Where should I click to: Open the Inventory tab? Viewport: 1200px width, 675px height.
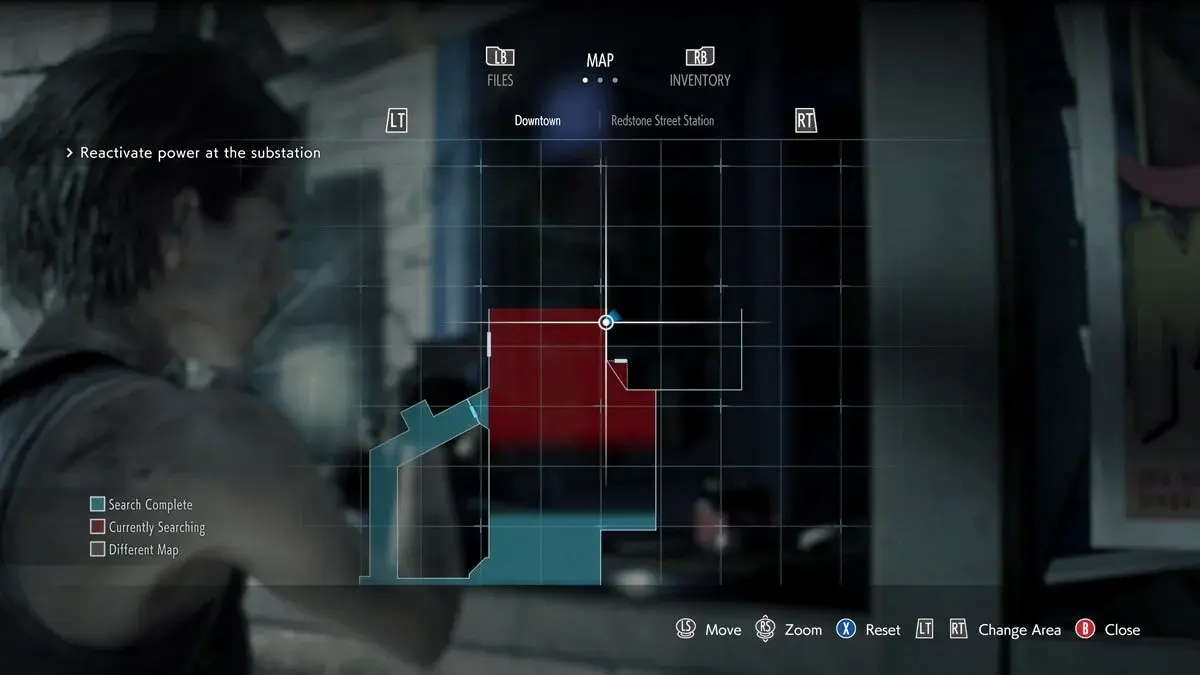700,66
